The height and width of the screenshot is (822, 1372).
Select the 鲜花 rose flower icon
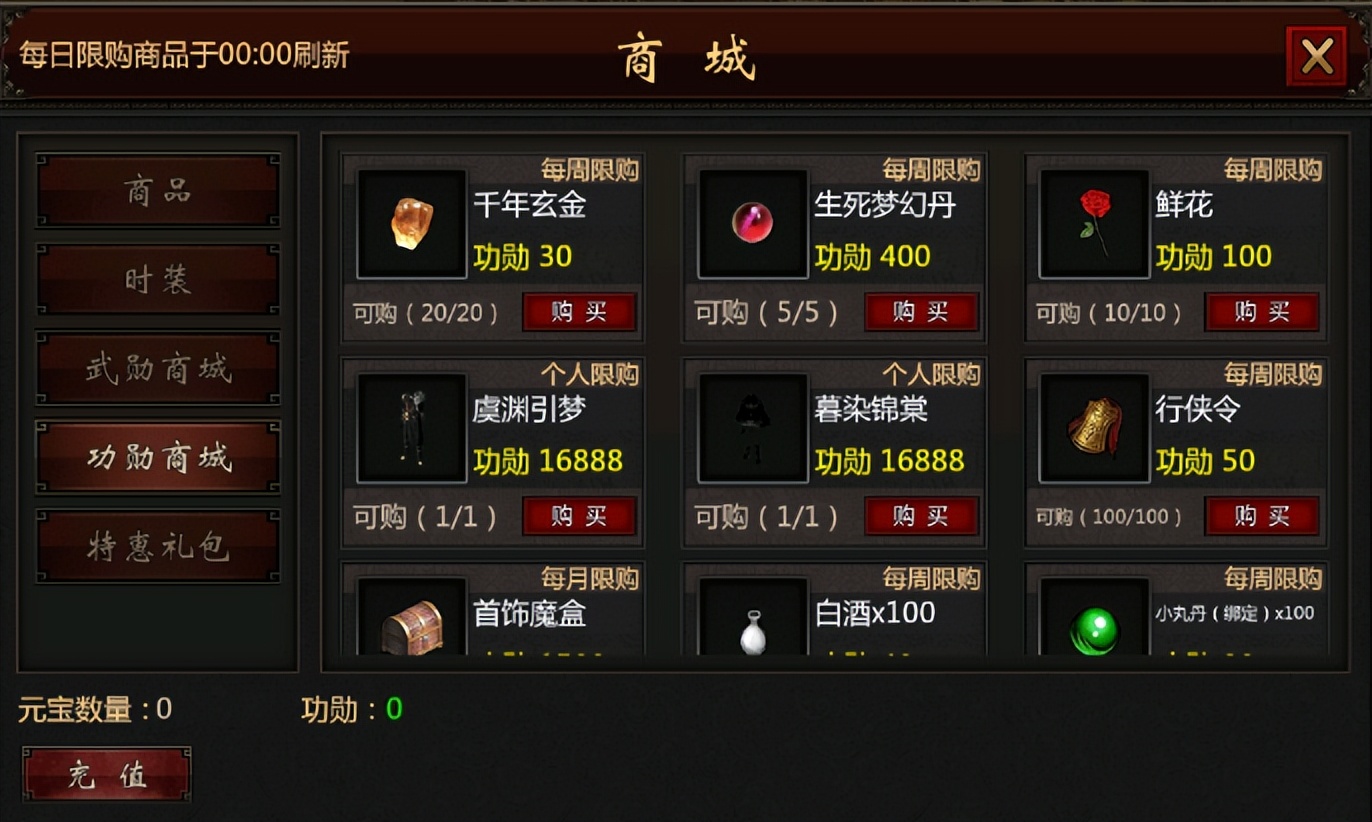[1093, 222]
